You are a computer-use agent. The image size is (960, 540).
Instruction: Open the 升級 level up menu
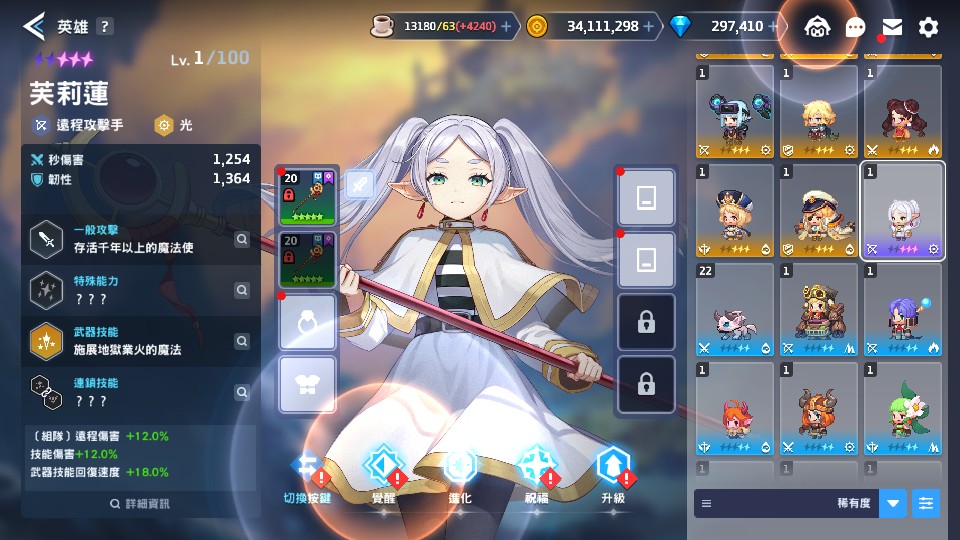tap(612, 468)
